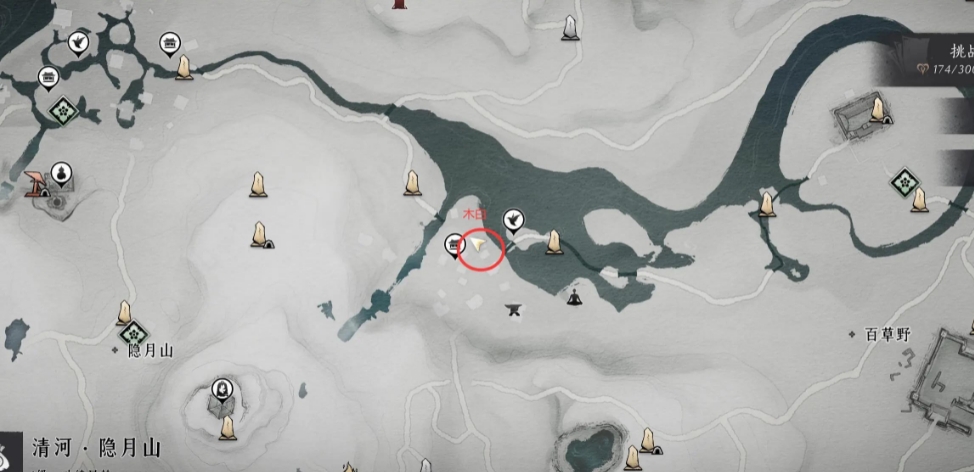Viewport: 974px width, 472px height.
Task: Select the bird pin beside the player arrow
Action: tap(515, 217)
